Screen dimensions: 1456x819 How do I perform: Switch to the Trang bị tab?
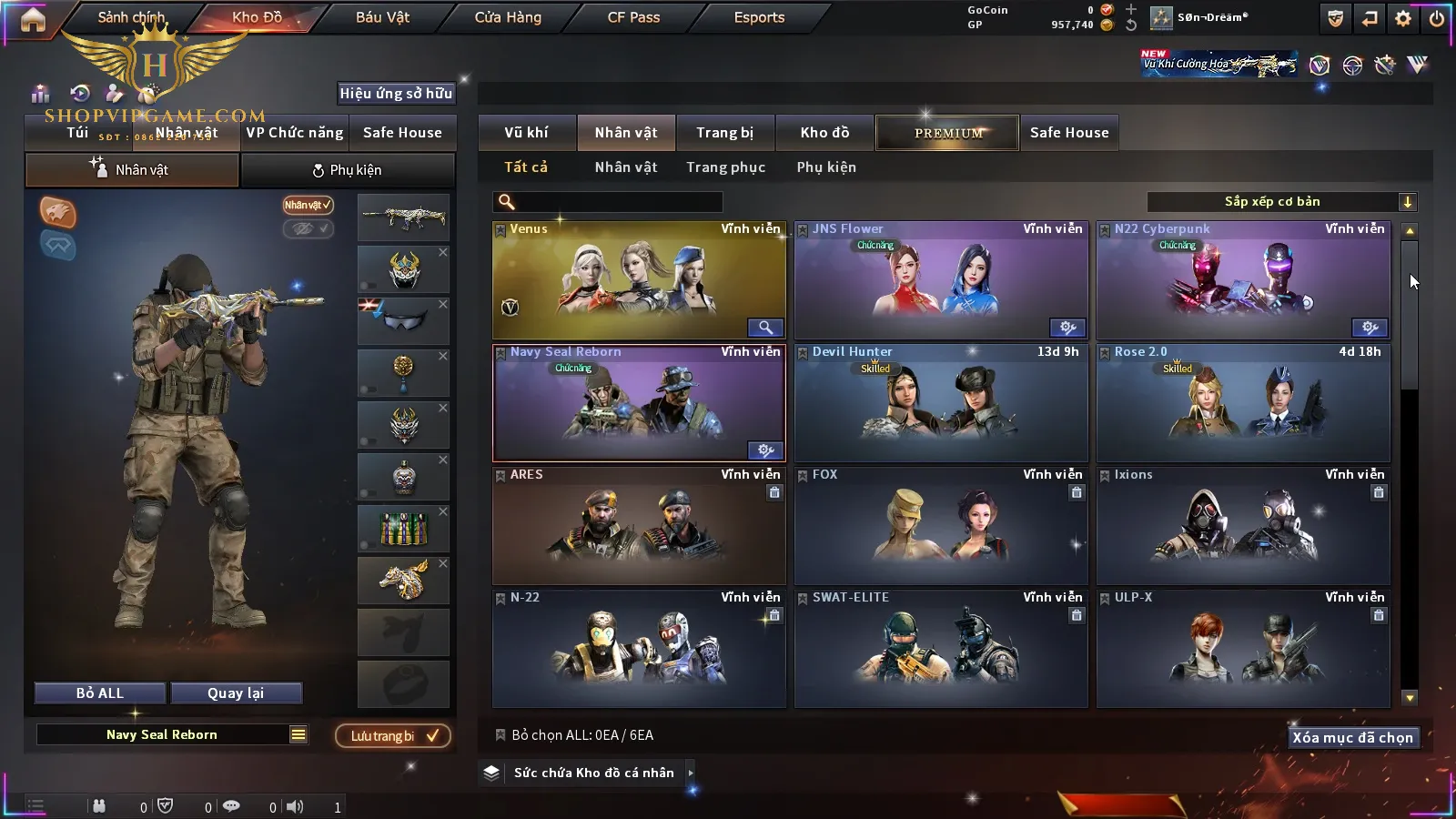pos(724,133)
